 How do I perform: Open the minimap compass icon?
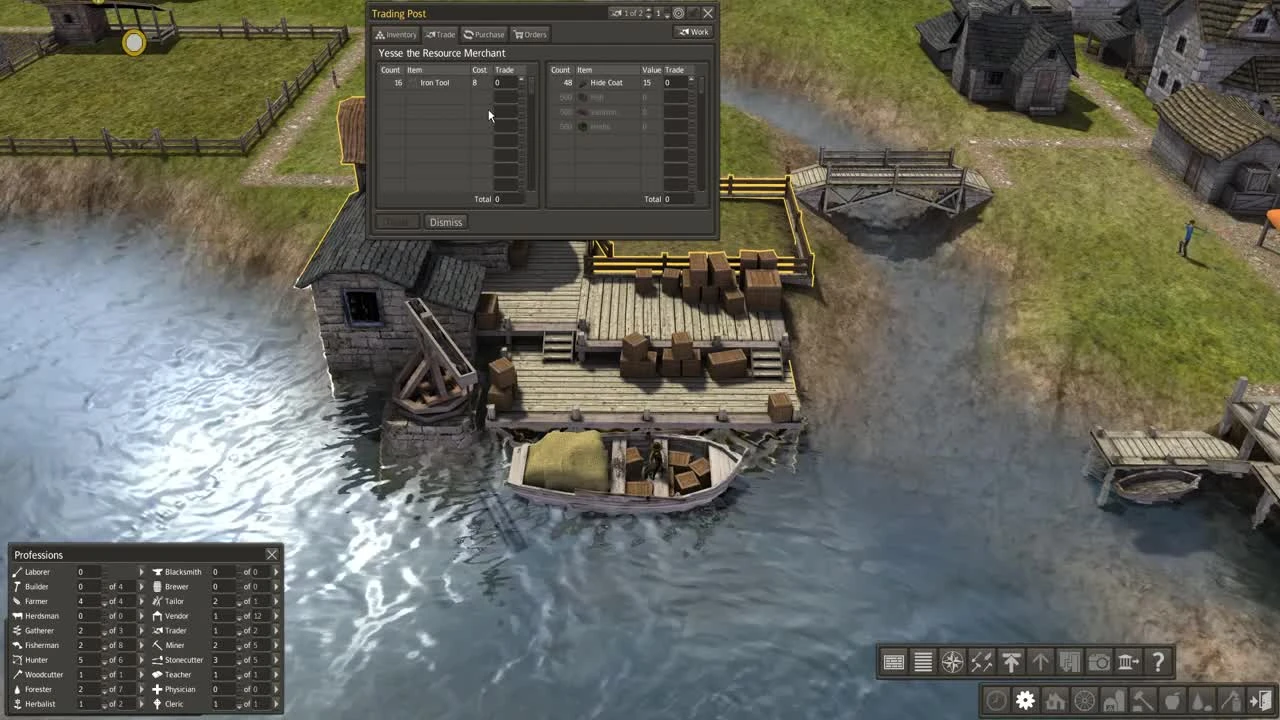[x=952, y=661]
